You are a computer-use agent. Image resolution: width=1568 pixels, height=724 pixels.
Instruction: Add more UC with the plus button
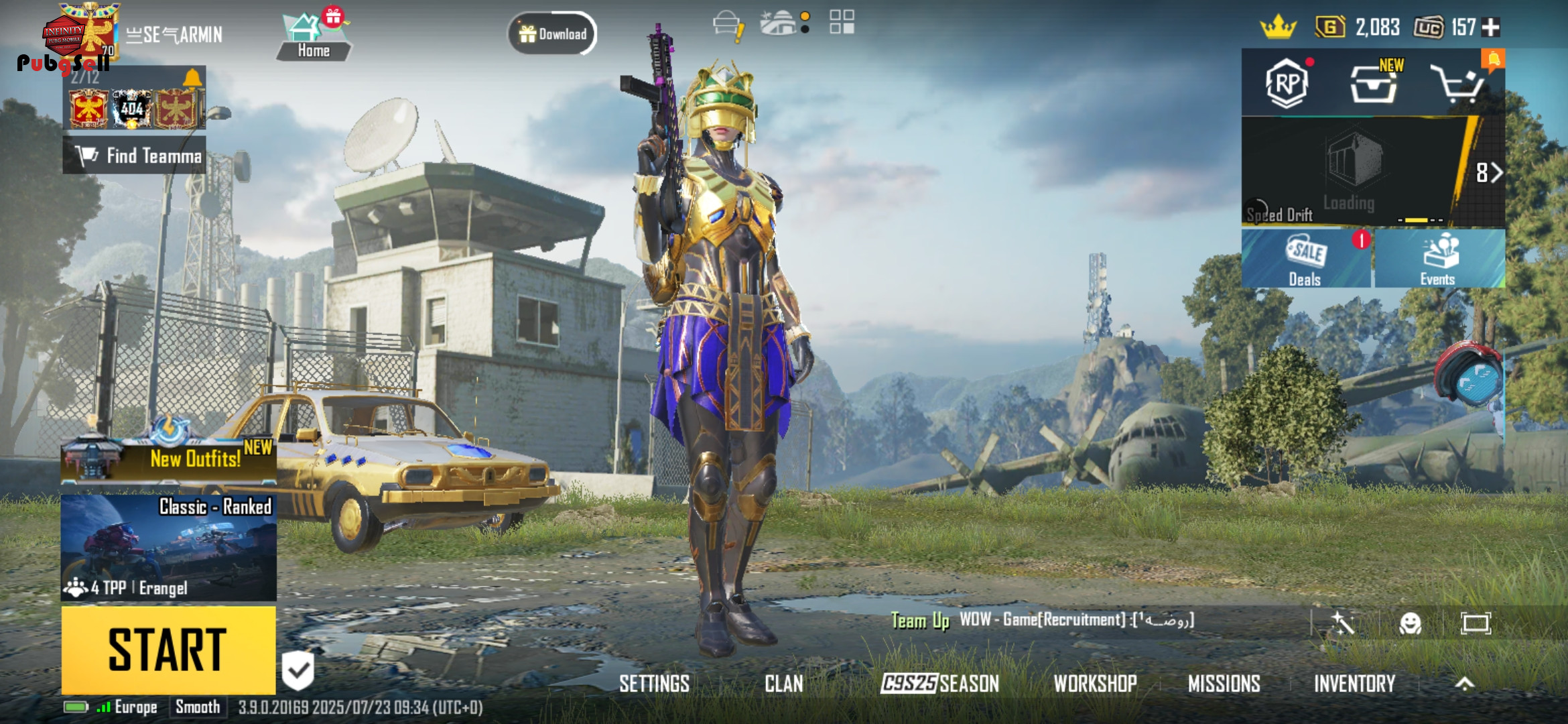1491,27
